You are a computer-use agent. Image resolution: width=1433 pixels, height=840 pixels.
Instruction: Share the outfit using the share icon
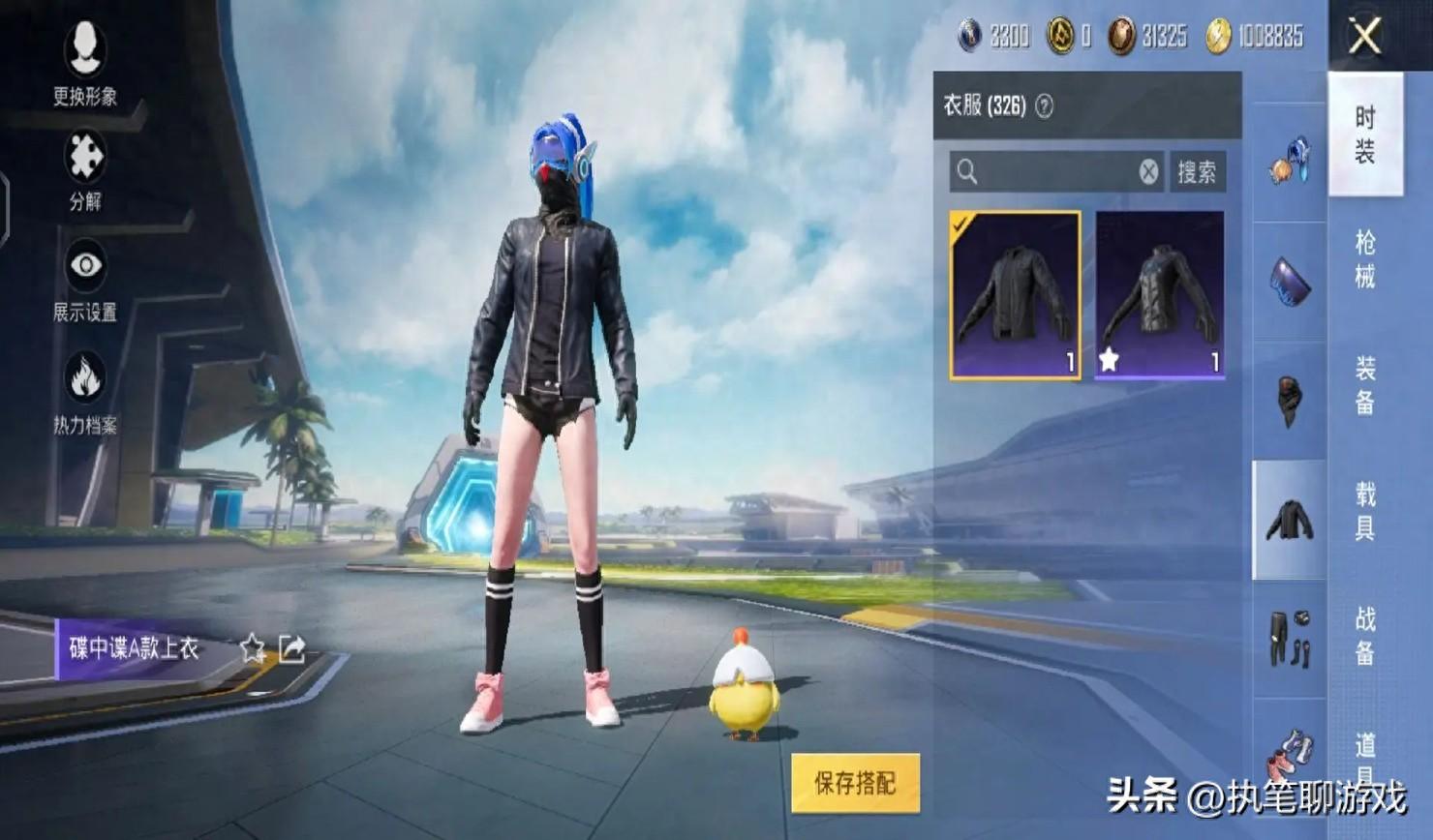(x=292, y=647)
